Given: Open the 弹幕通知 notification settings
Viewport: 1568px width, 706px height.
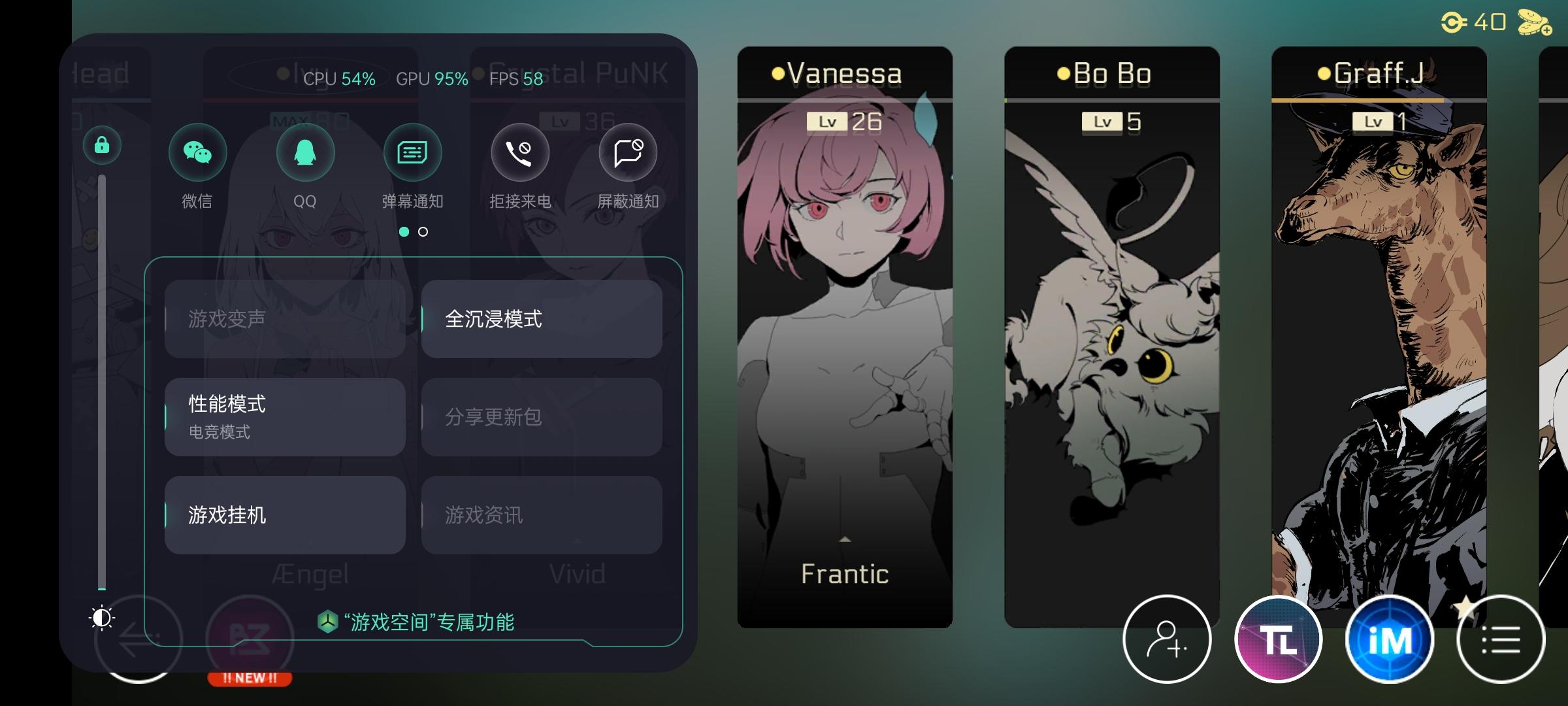Looking at the screenshot, I should (412, 152).
